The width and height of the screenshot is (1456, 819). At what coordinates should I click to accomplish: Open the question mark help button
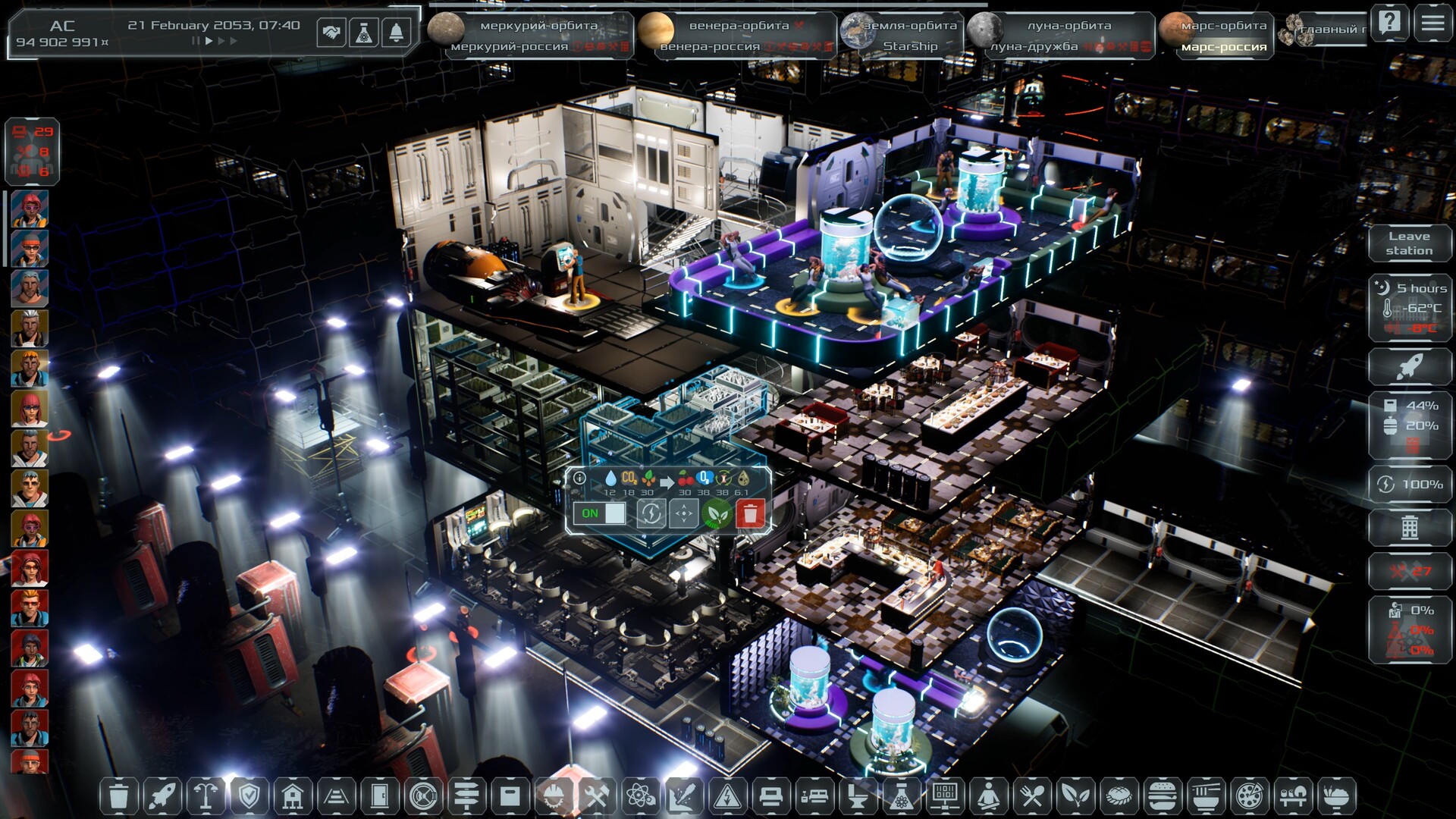coord(1390,23)
